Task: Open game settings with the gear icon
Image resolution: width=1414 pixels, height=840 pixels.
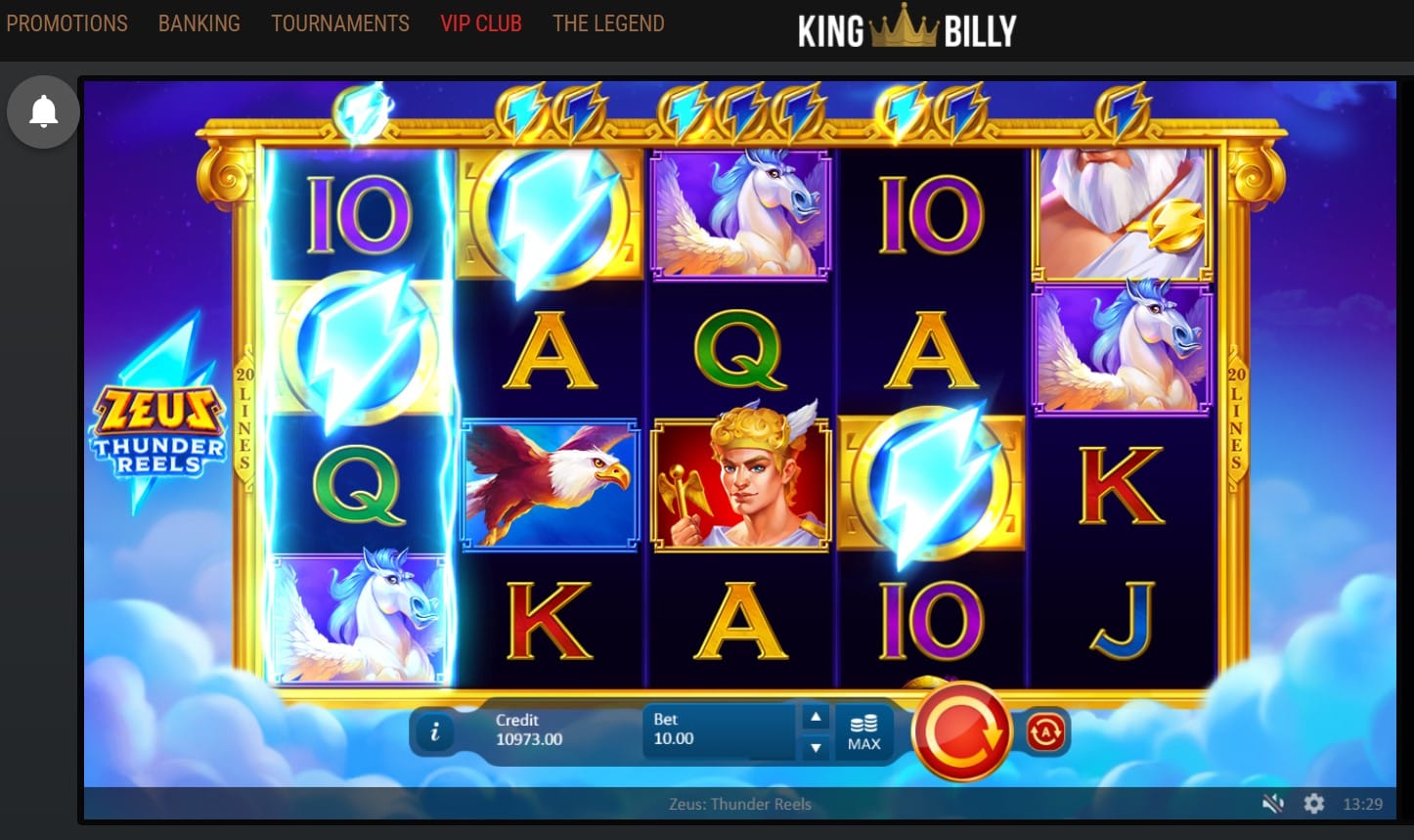Action: (x=1312, y=804)
